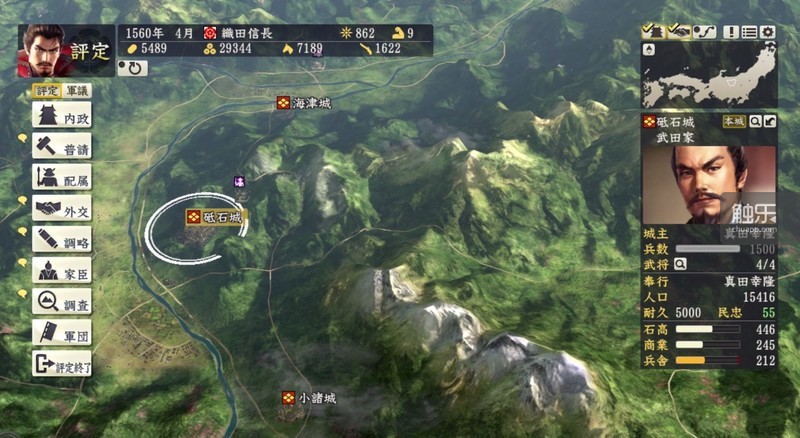The width and height of the screenshot is (800, 438).
Task: Select the 海津城 castle label
Action: (x=304, y=103)
